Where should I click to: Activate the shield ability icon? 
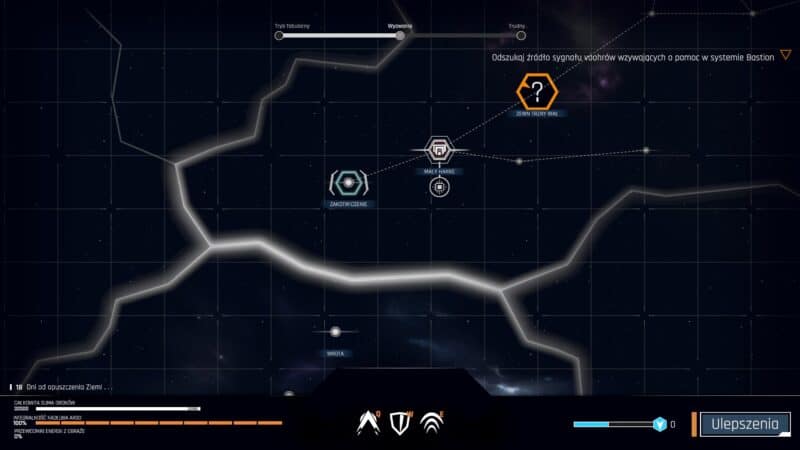(x=400, y=423)
